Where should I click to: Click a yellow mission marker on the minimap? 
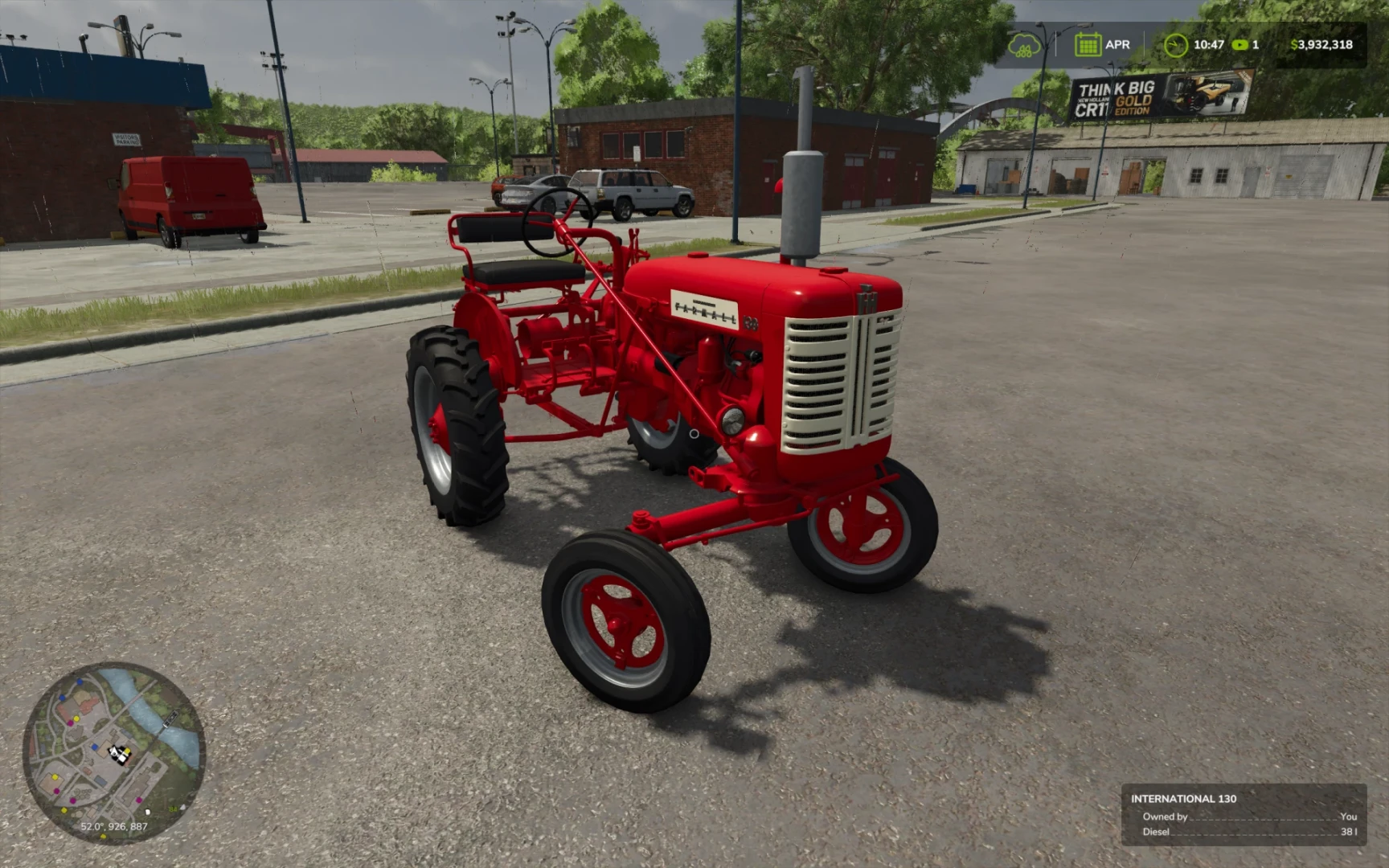76,718
